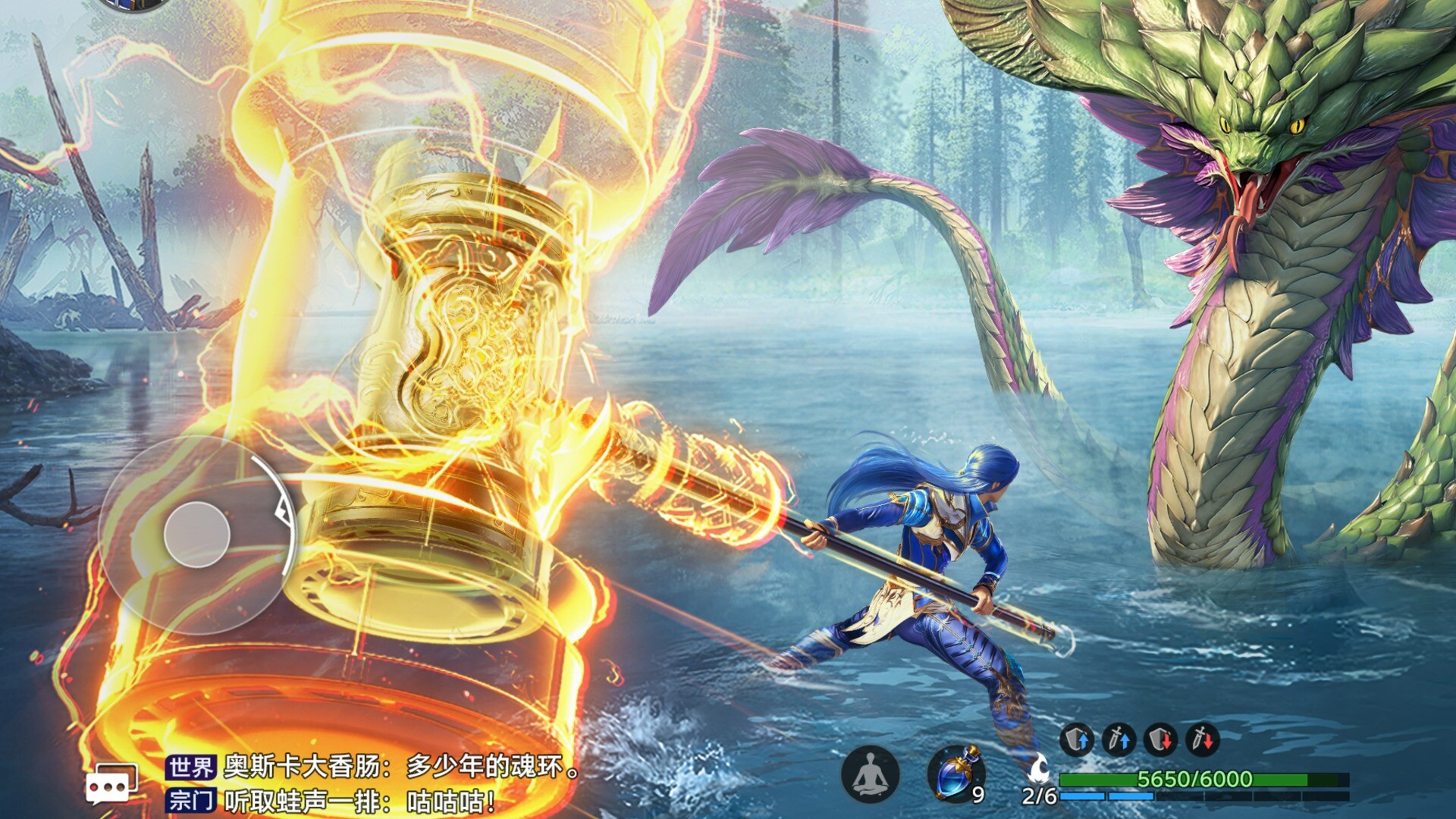Inspect the defense down debuff icon
Screen dimensions: 1456x819
(x=1160, y=739)
